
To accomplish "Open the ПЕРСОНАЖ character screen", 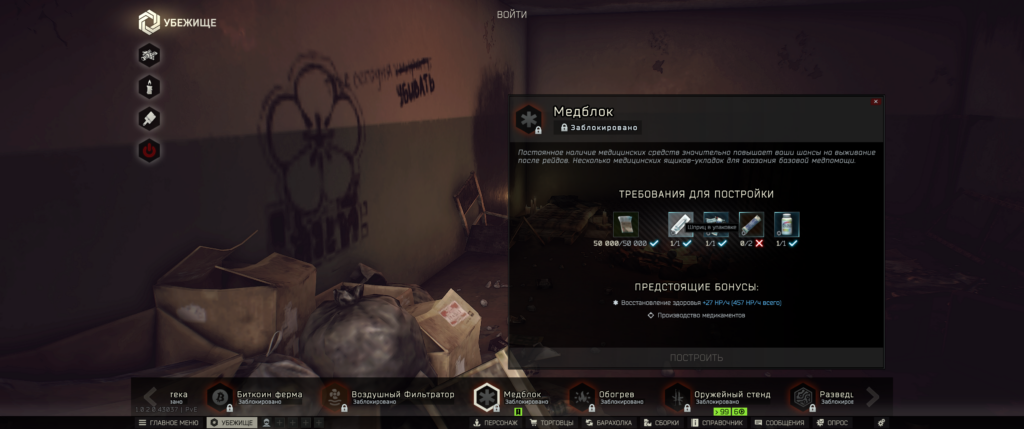I will [x=496, y=423].
